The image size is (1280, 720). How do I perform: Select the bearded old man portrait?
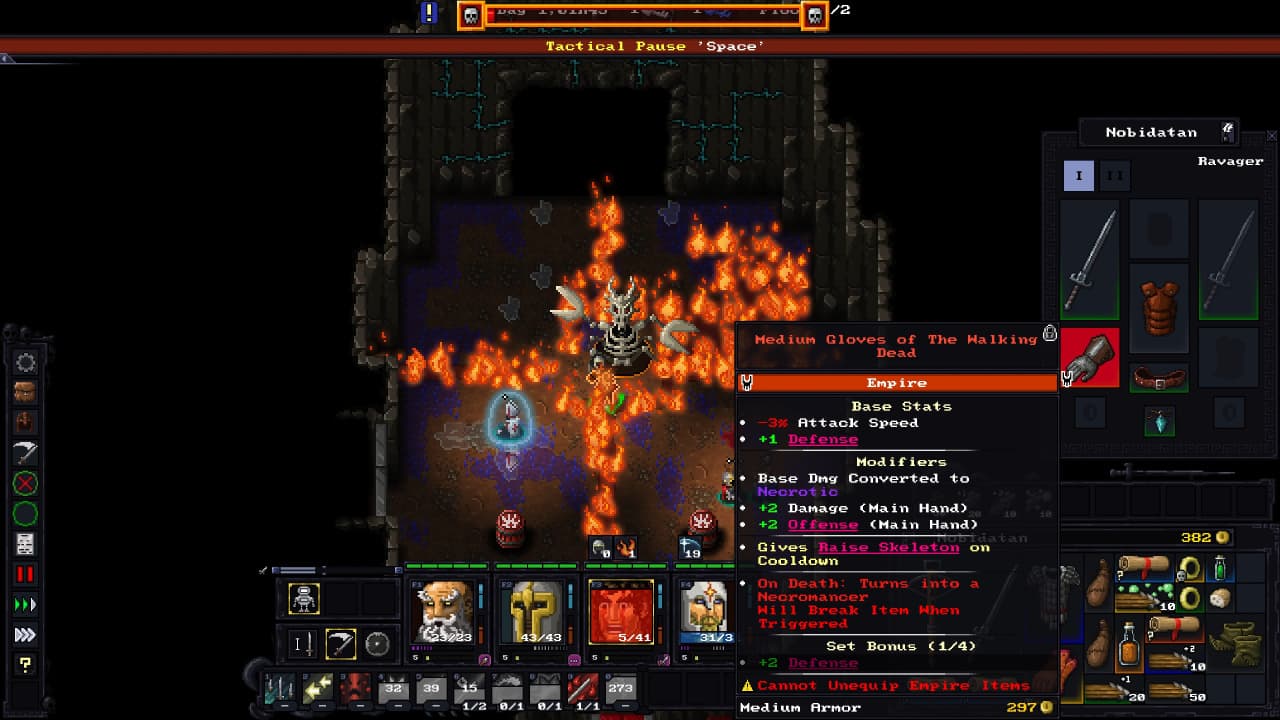coord(443,611)
